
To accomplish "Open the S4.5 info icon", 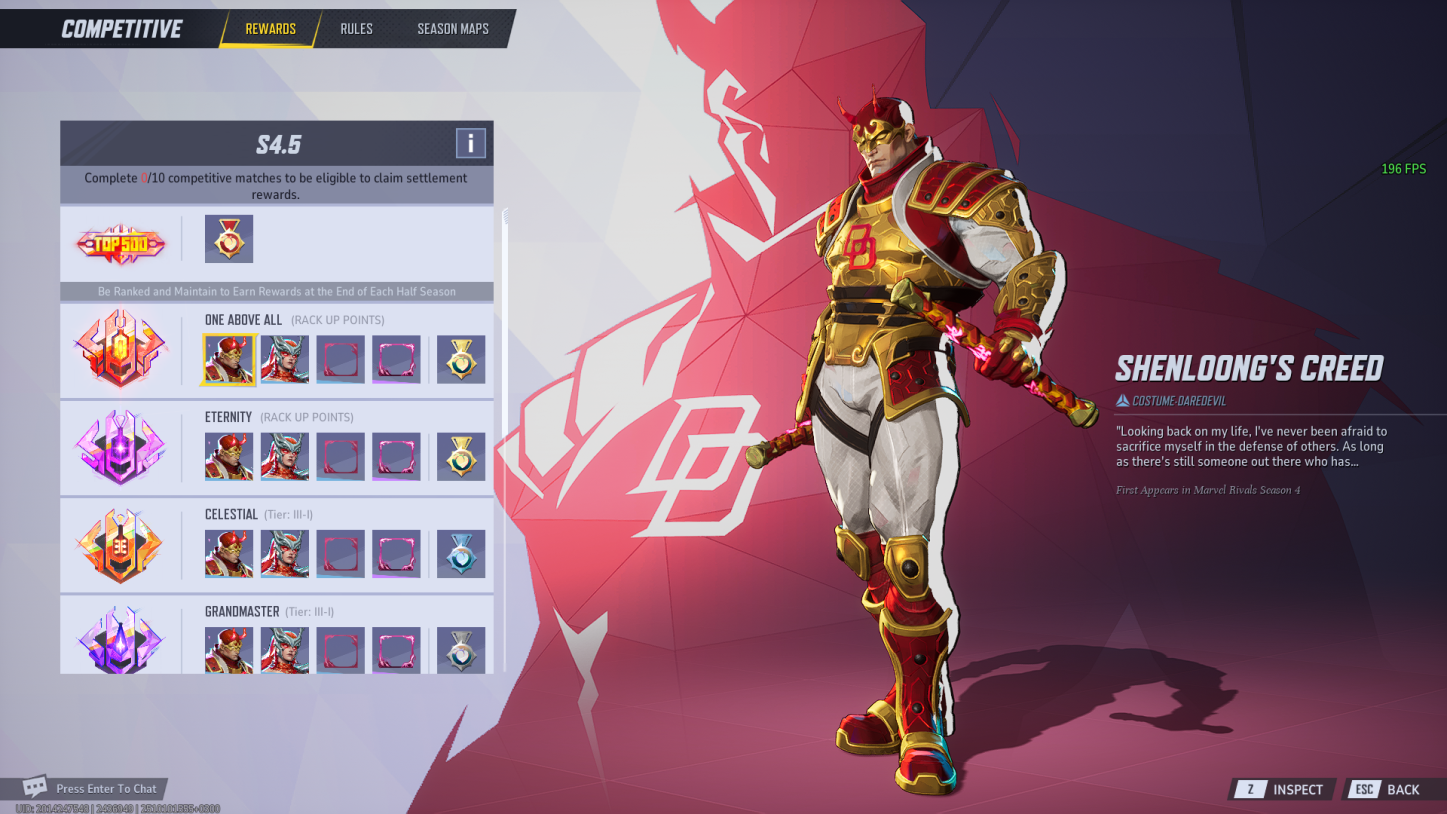I will [x=470, y=142].
